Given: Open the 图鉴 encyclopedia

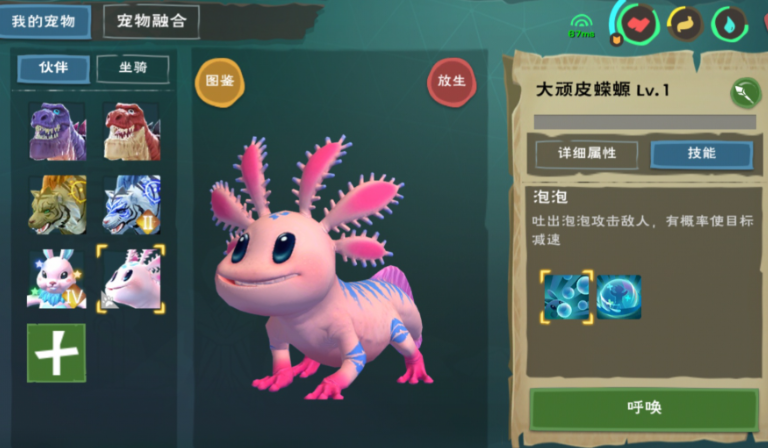Looking at the screenshot, I should pyautogui.click(x=219, y=82).
